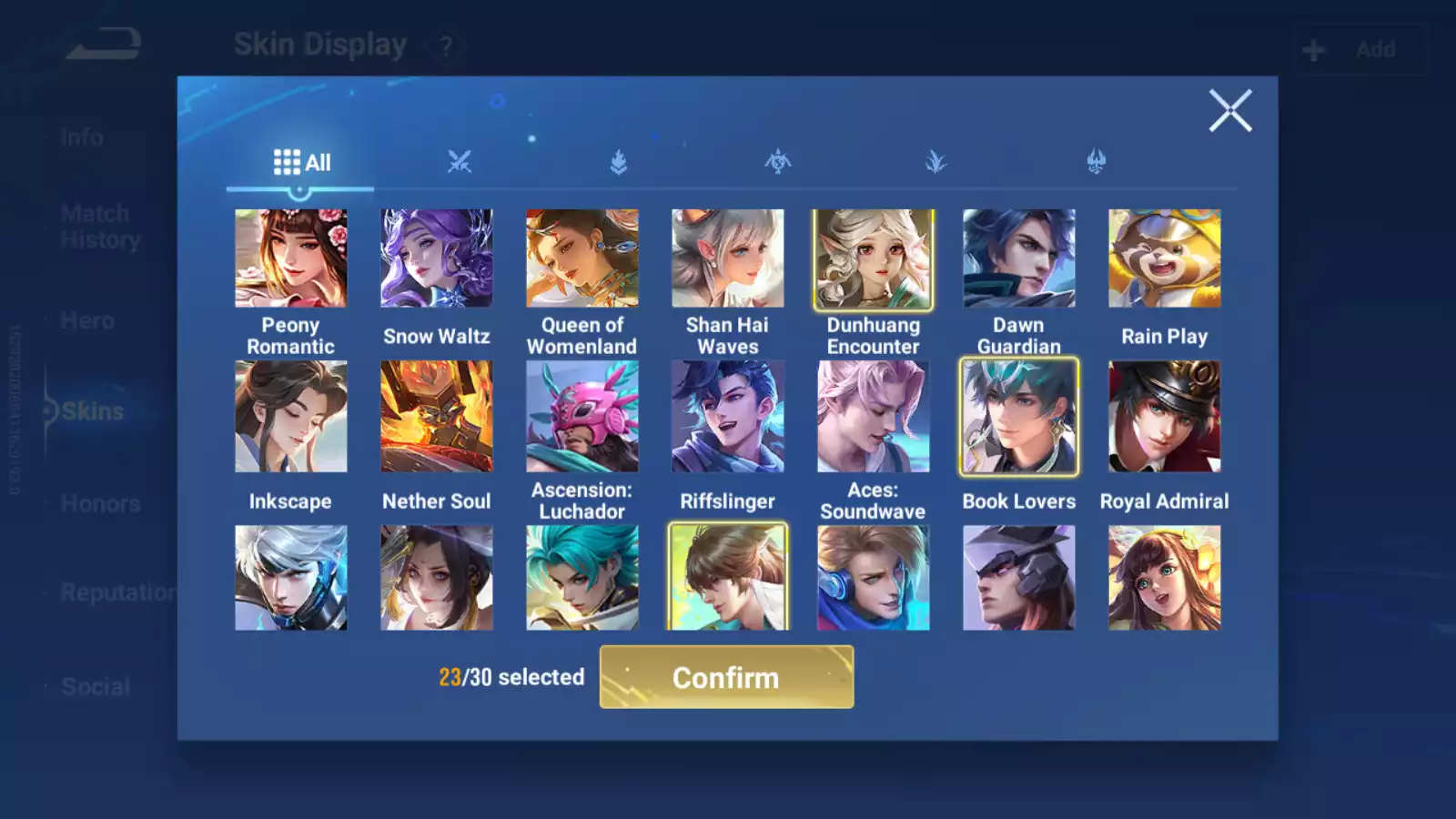Select the Rain Play skin

pos(1164,258)
